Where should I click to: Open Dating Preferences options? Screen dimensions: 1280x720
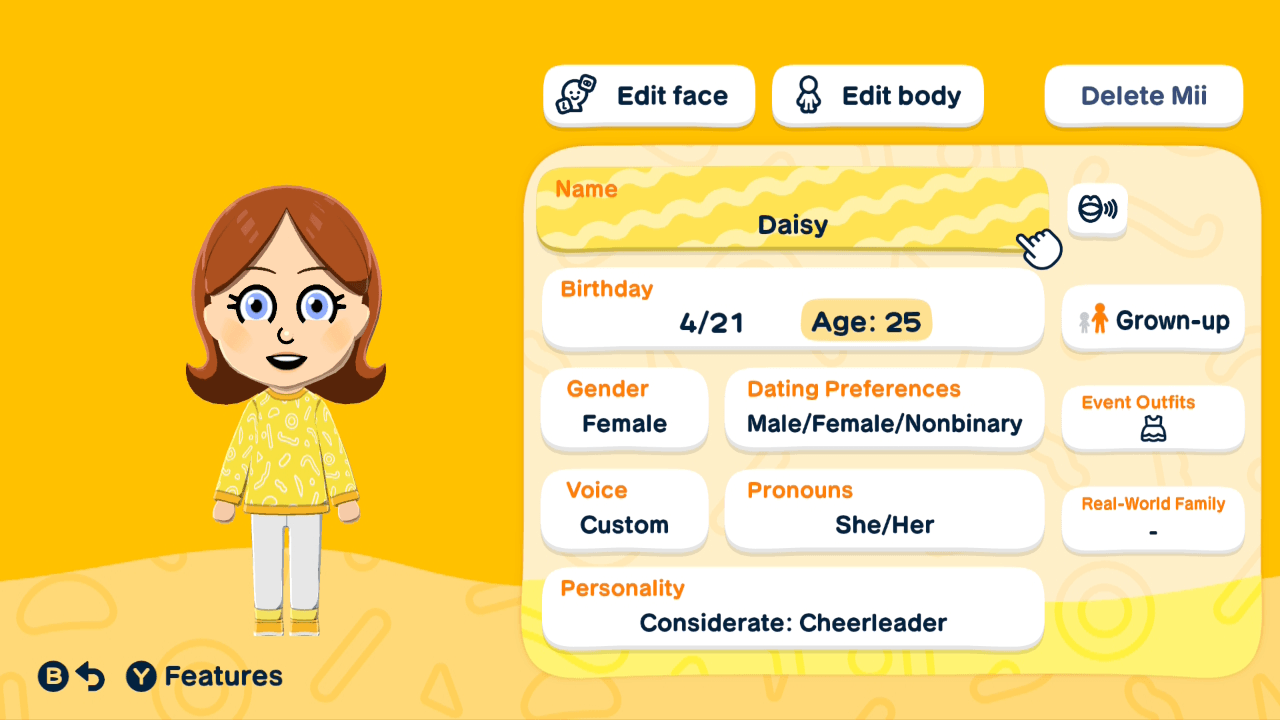[884, 410]
